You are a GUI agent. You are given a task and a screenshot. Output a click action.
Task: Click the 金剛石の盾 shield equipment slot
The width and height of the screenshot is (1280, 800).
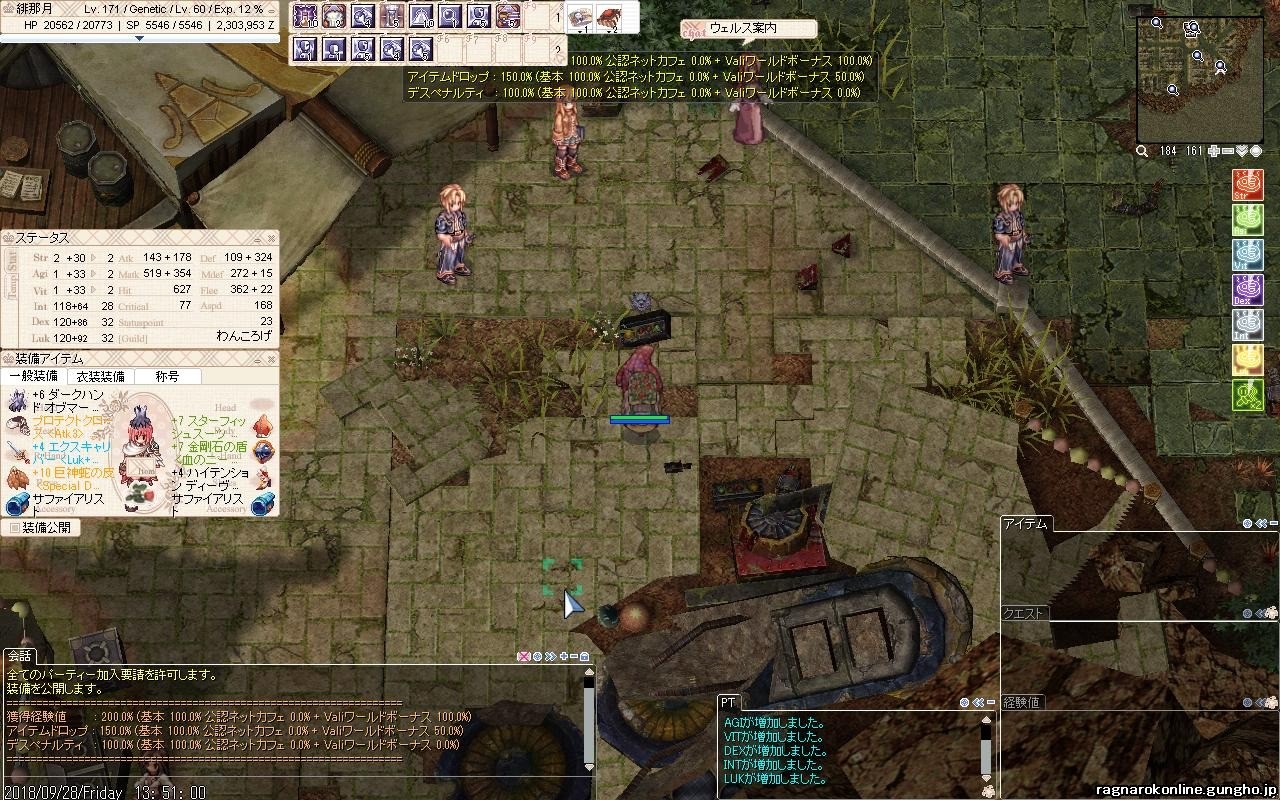(263, 451)
